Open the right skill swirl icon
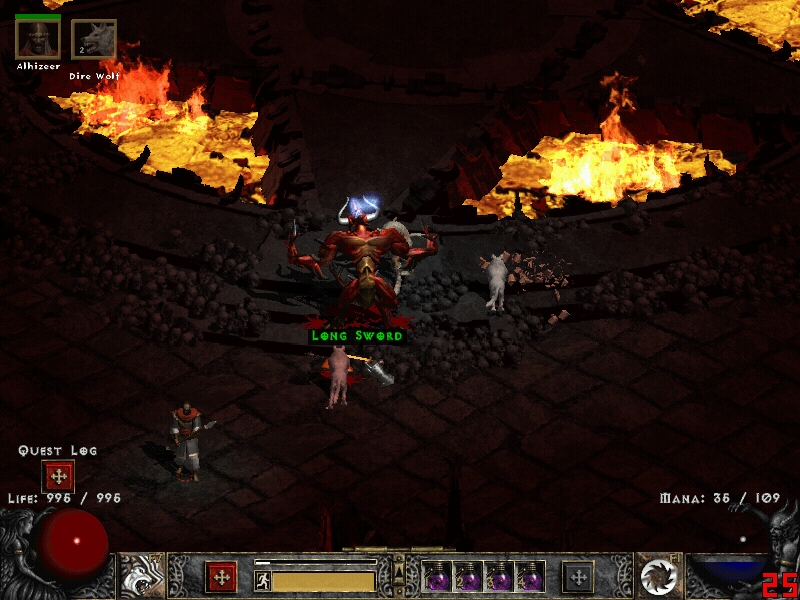Image resolution: width=800 pixels, height=600 pixels. tap(658, 576)
